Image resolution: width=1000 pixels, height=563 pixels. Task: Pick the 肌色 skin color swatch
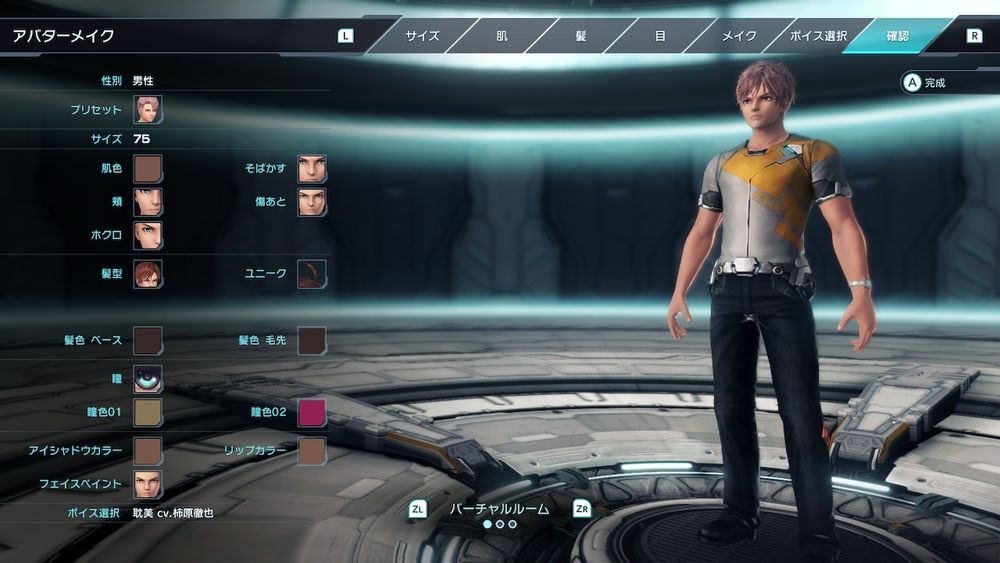tap(148, 169)
